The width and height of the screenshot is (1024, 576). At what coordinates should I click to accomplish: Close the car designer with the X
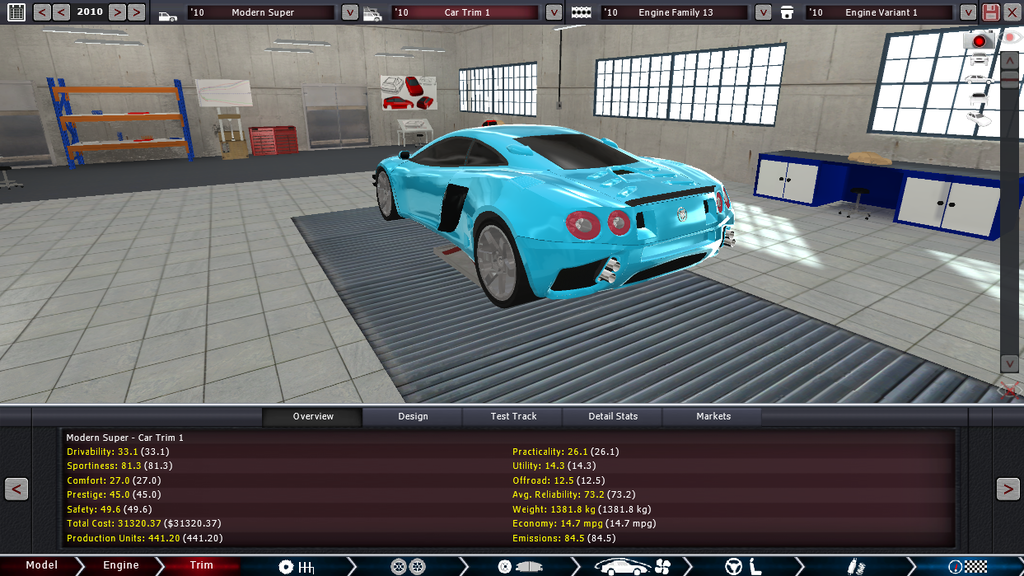(x=1012, y=12)
